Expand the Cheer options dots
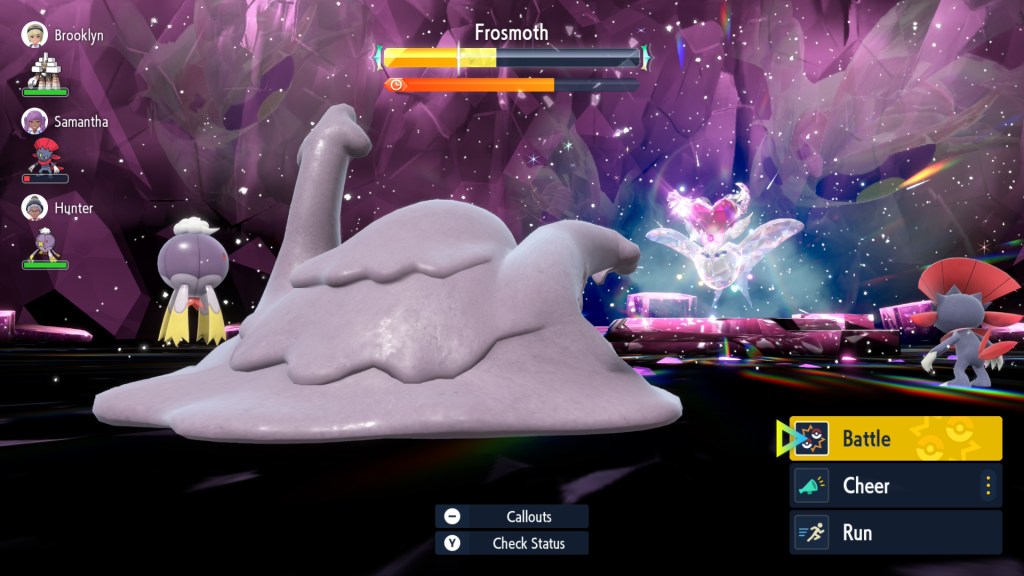Viewport: 1024px width, 576px height. point(988,486)
